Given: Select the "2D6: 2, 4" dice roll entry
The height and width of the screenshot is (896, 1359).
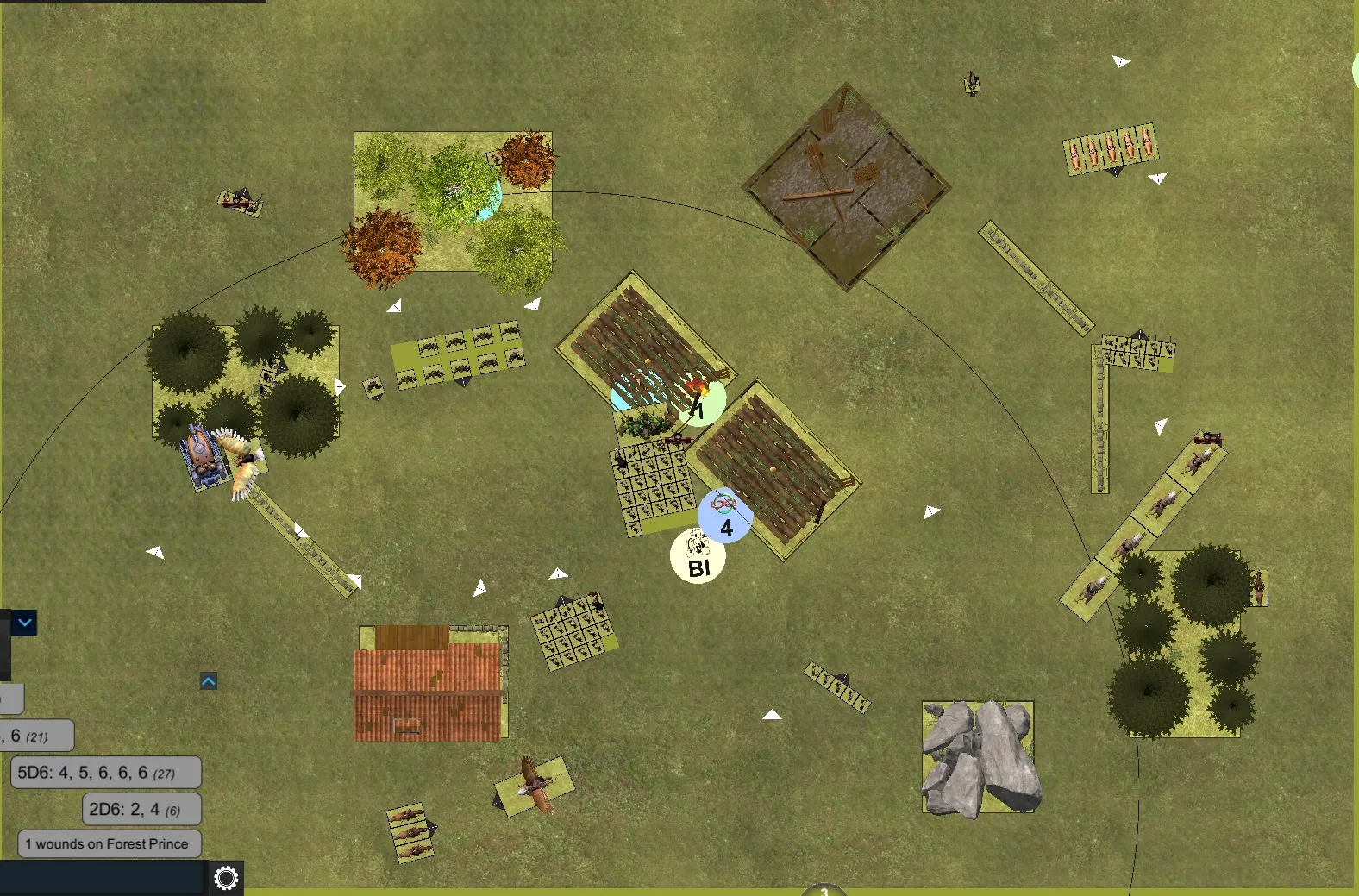Looking at the screenshot, I should 142,809.
